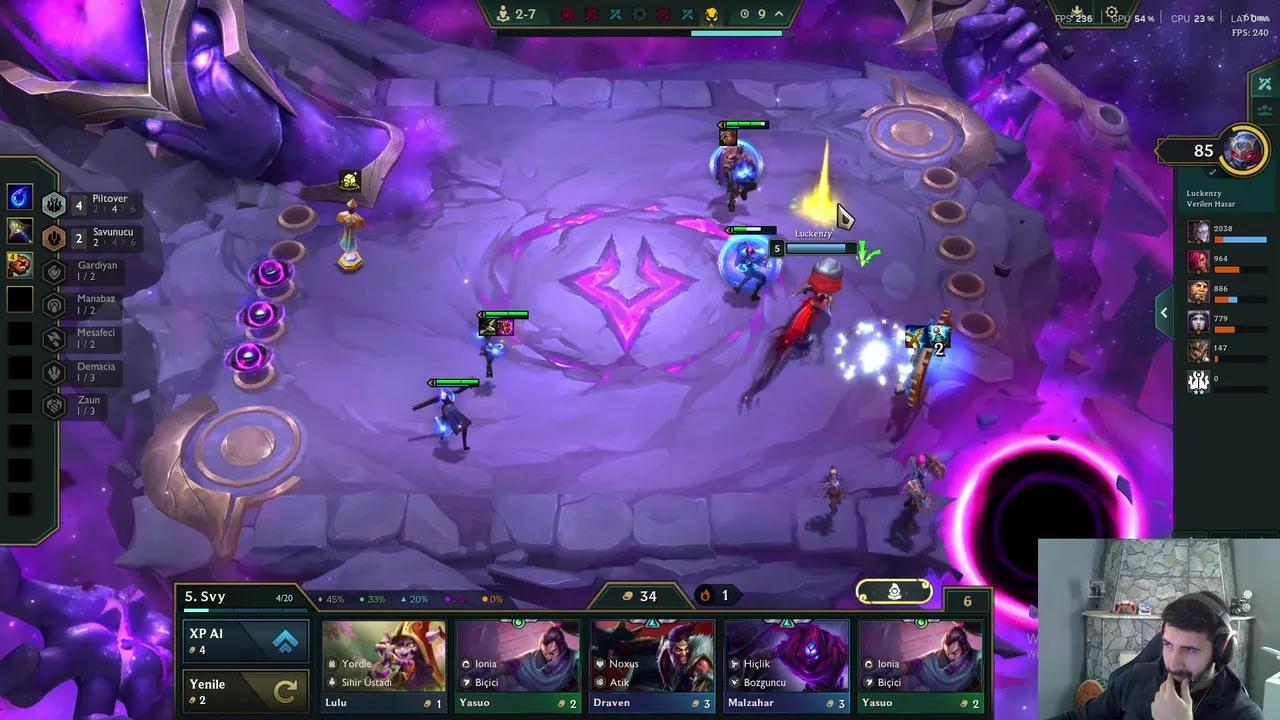Click Yenile to reroll the shop
The image size is (1280, 720).
click(245, 690)
